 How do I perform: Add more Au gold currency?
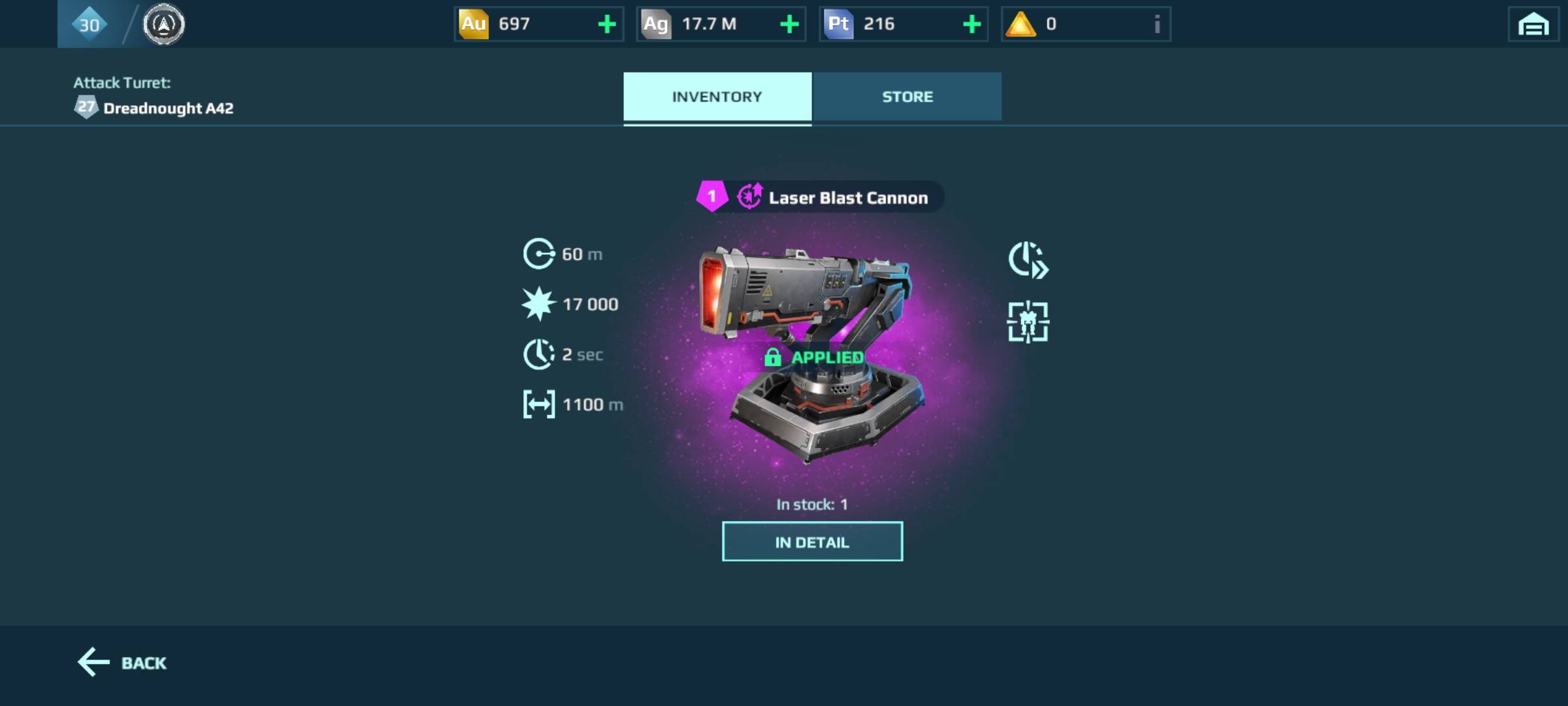click(x=607, y=25)
